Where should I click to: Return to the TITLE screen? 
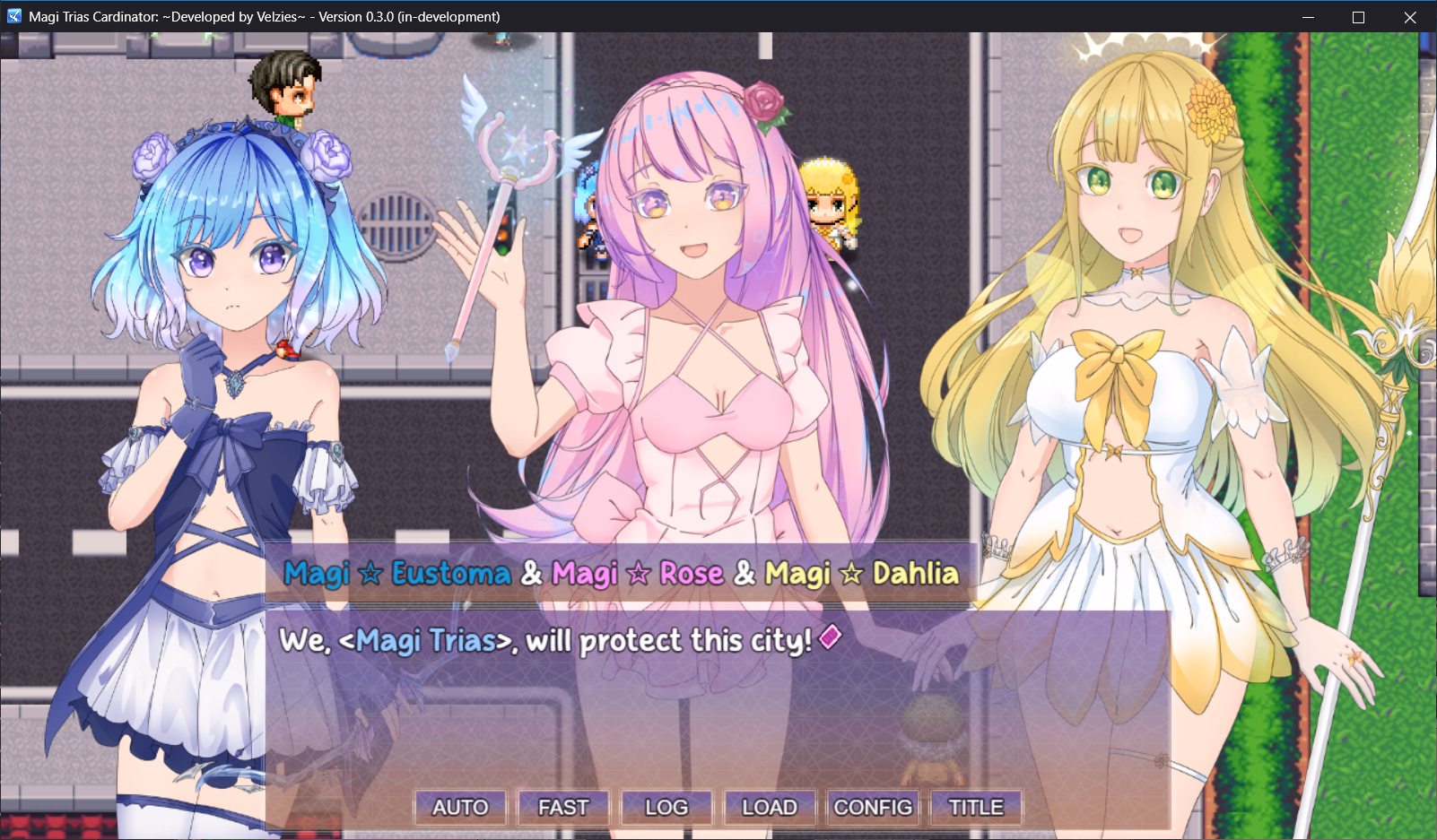pyautogui.click(x=975, y=808)
